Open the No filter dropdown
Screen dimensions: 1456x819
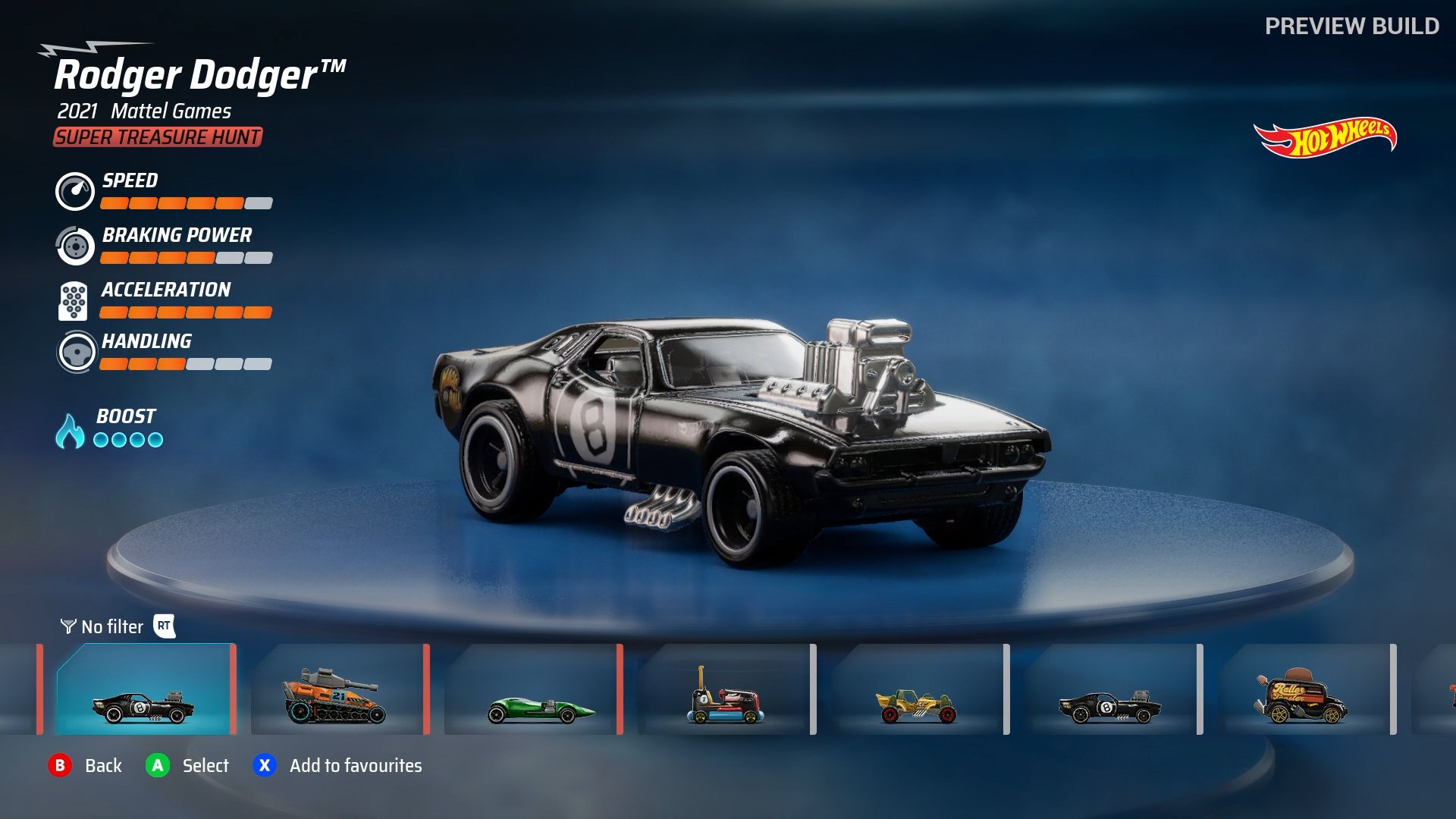[x=112, y=627]
